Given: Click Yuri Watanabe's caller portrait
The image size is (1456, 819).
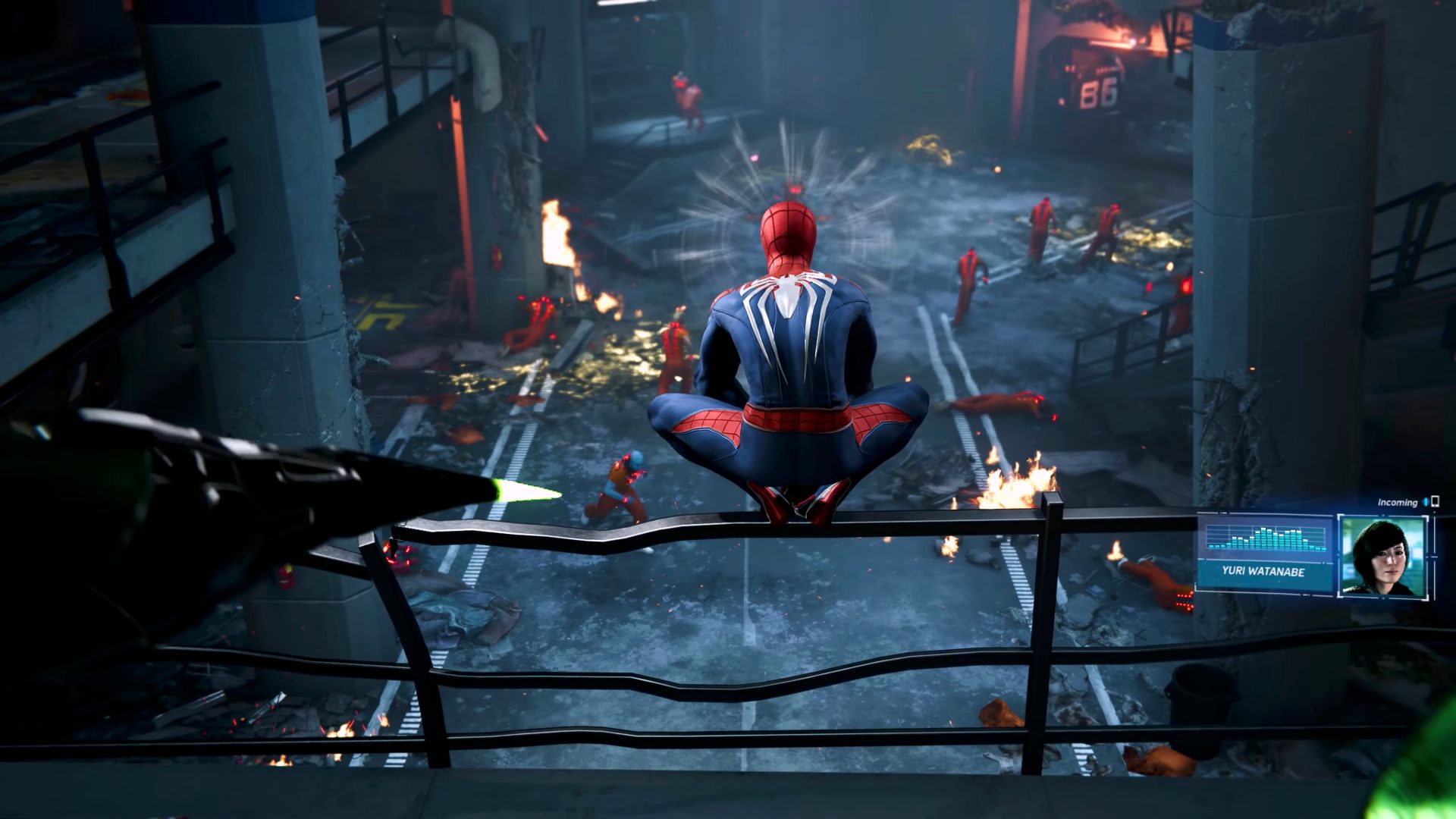Looking at the screenshot, I should click(1382, 555).
